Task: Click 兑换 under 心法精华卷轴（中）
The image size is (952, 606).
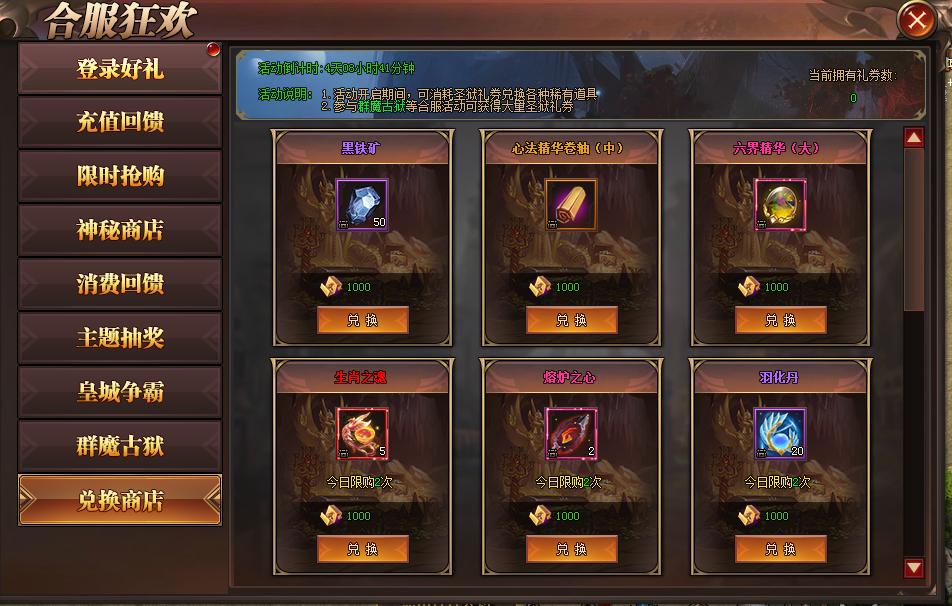Action: pos(571,320)
